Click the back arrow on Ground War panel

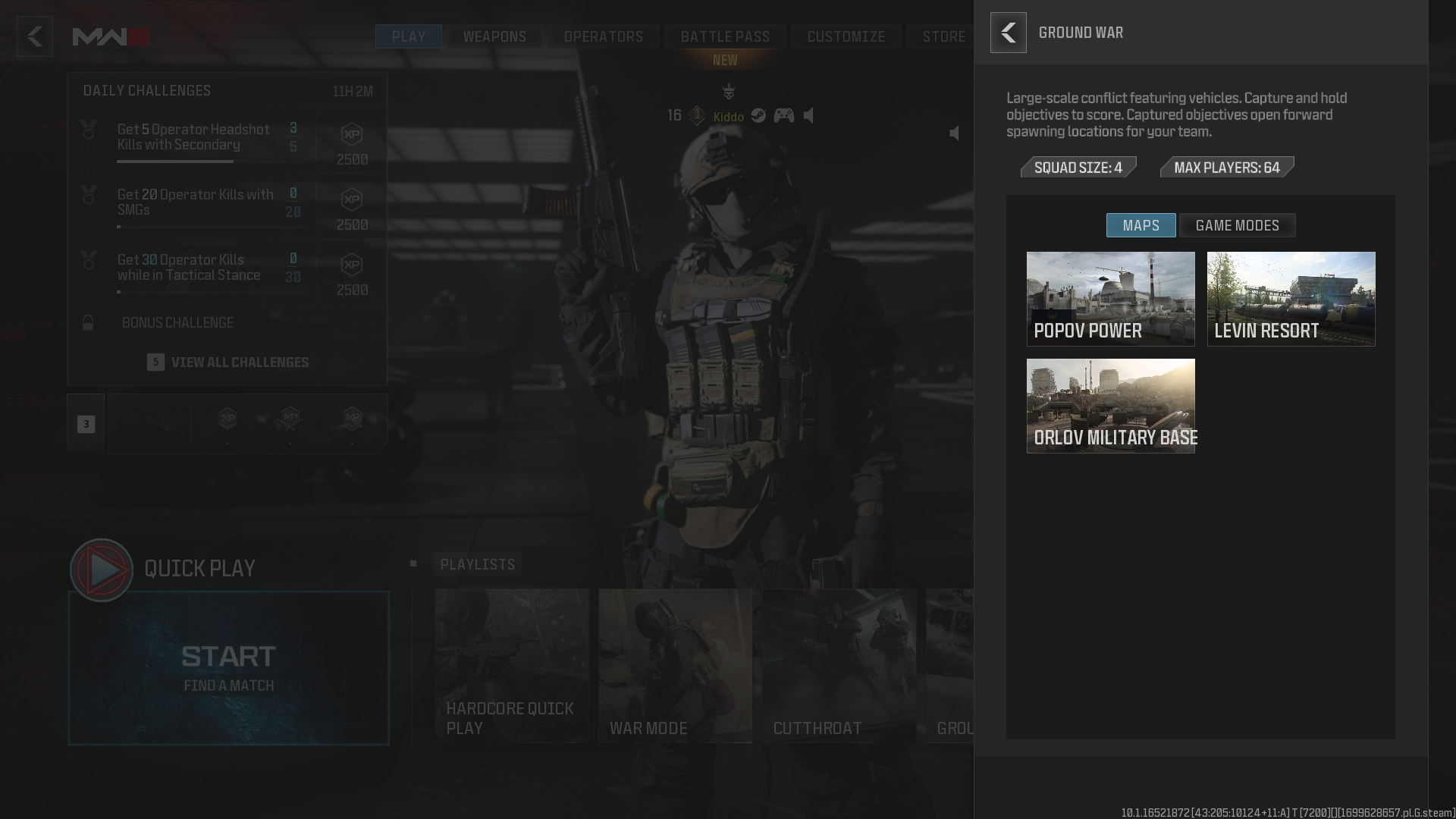tap(1009, 33)
